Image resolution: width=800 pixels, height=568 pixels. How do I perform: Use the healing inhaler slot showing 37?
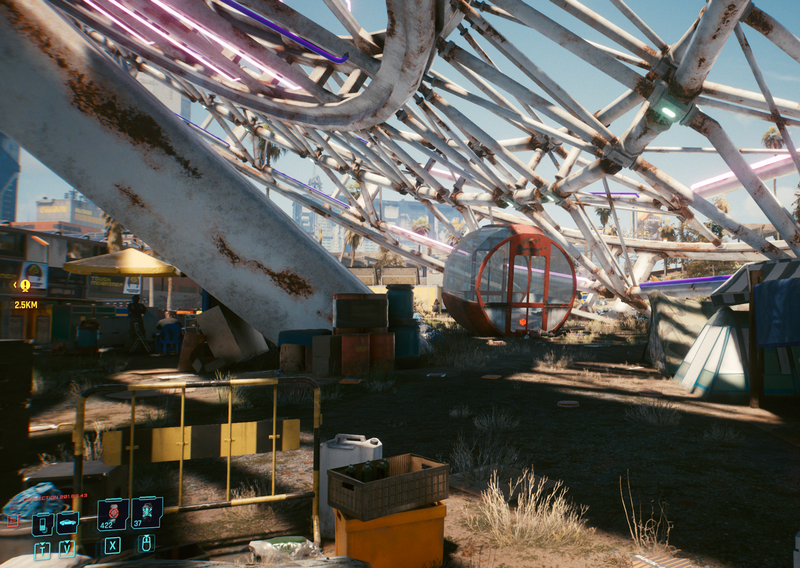coord(146,512)
